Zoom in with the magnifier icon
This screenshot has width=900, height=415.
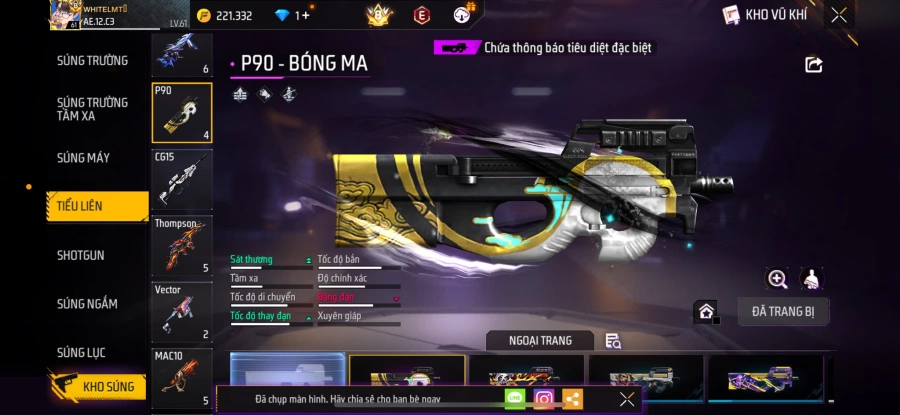coord(777,279)
